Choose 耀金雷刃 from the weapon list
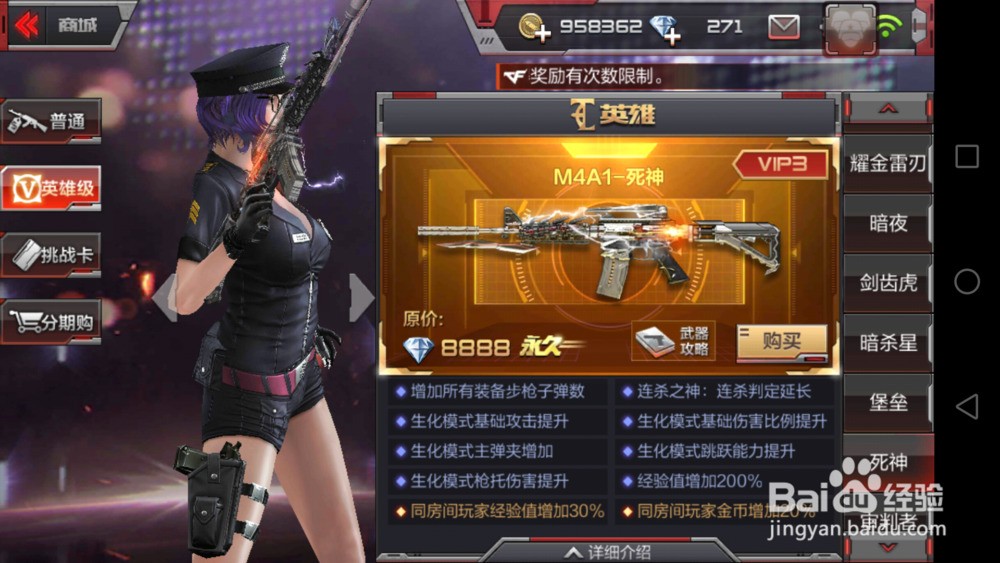Screen dimensions: 1000x563 click(x=887, y=164)
